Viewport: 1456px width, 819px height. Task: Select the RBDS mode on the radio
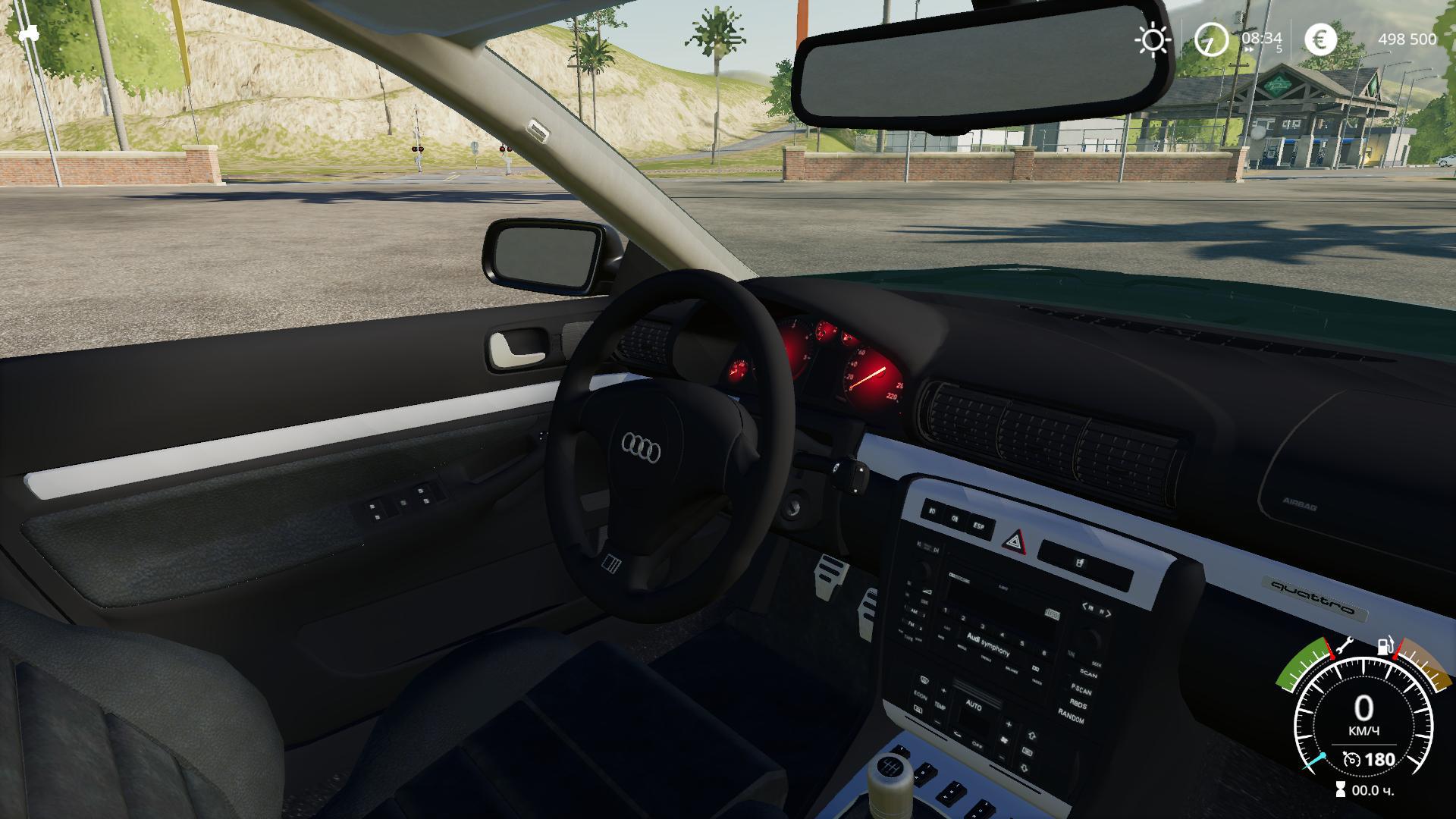1078,705
